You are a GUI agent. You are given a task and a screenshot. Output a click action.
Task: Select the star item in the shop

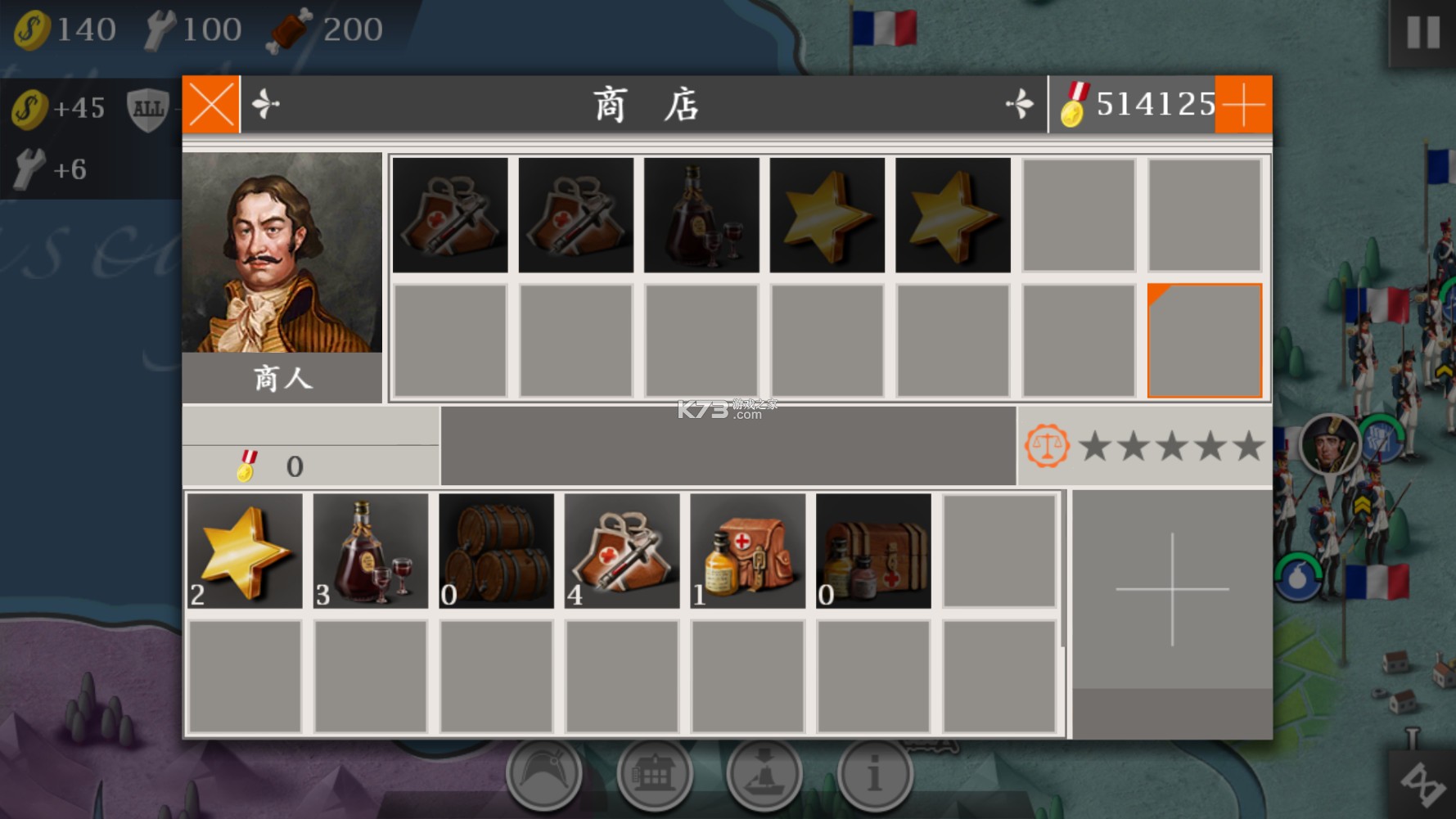click(827, 214)
